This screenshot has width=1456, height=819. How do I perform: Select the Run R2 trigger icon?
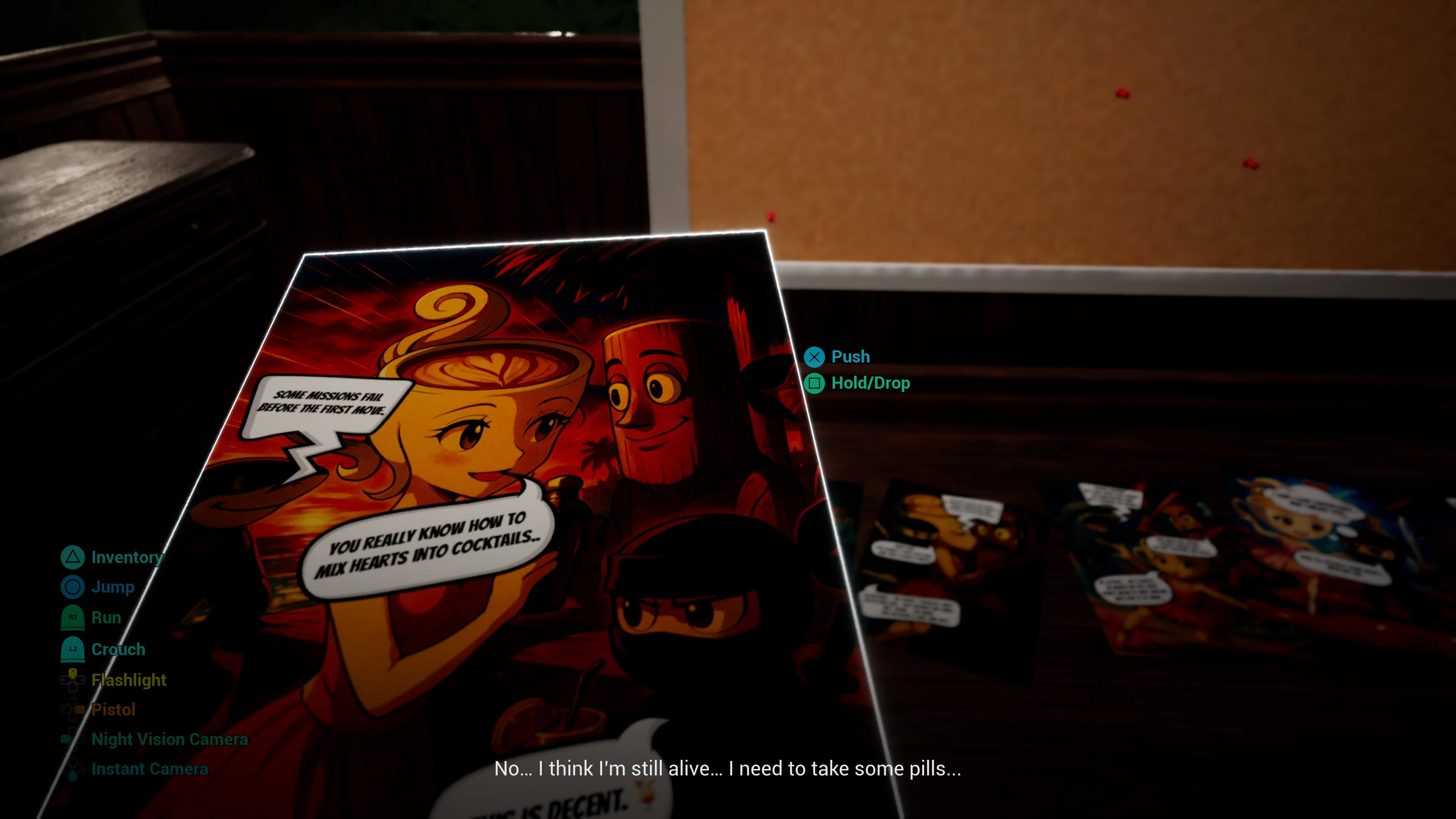point(72,617)
